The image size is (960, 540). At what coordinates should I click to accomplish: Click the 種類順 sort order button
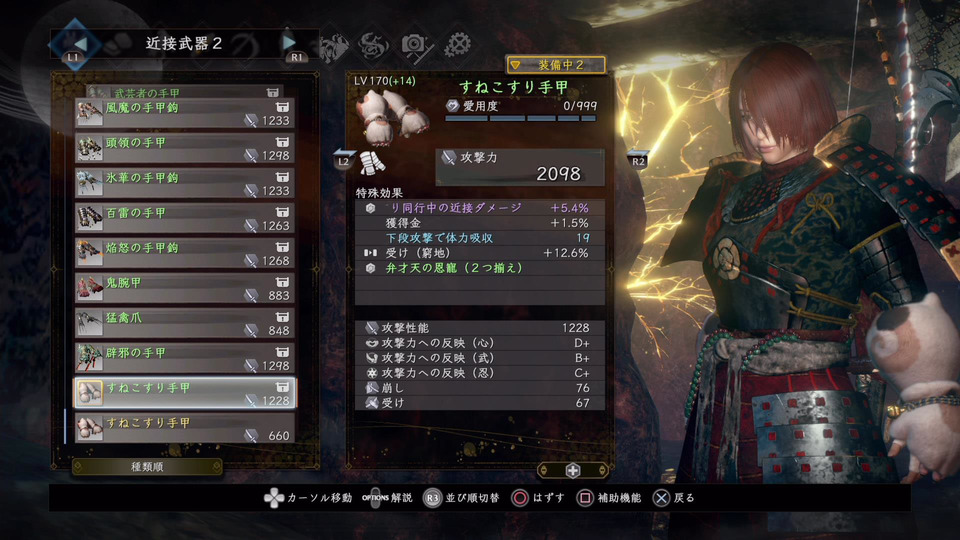tap(147, 467)
